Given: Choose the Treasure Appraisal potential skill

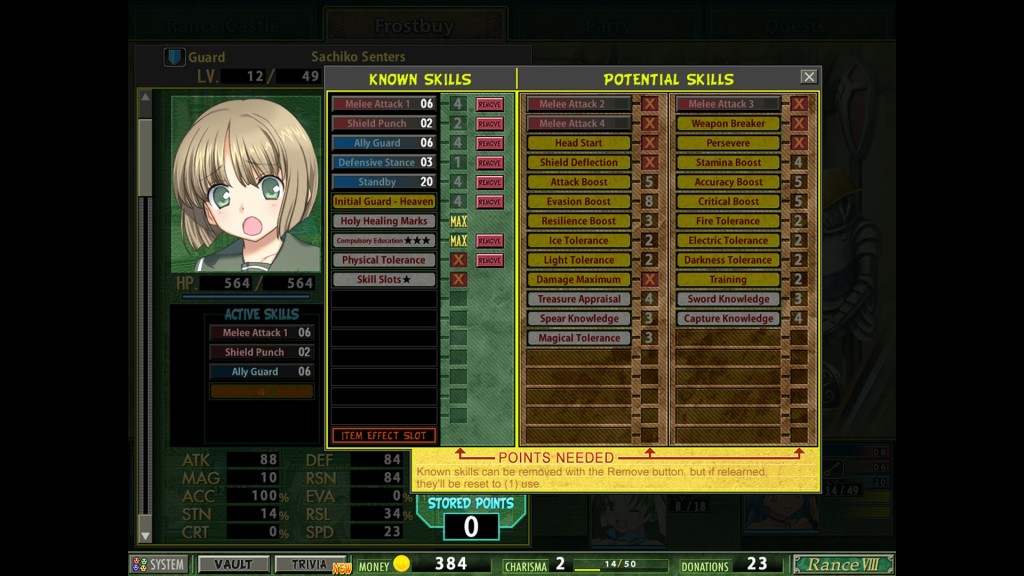Looking at the screenshot, I should (x=579, y=299).
